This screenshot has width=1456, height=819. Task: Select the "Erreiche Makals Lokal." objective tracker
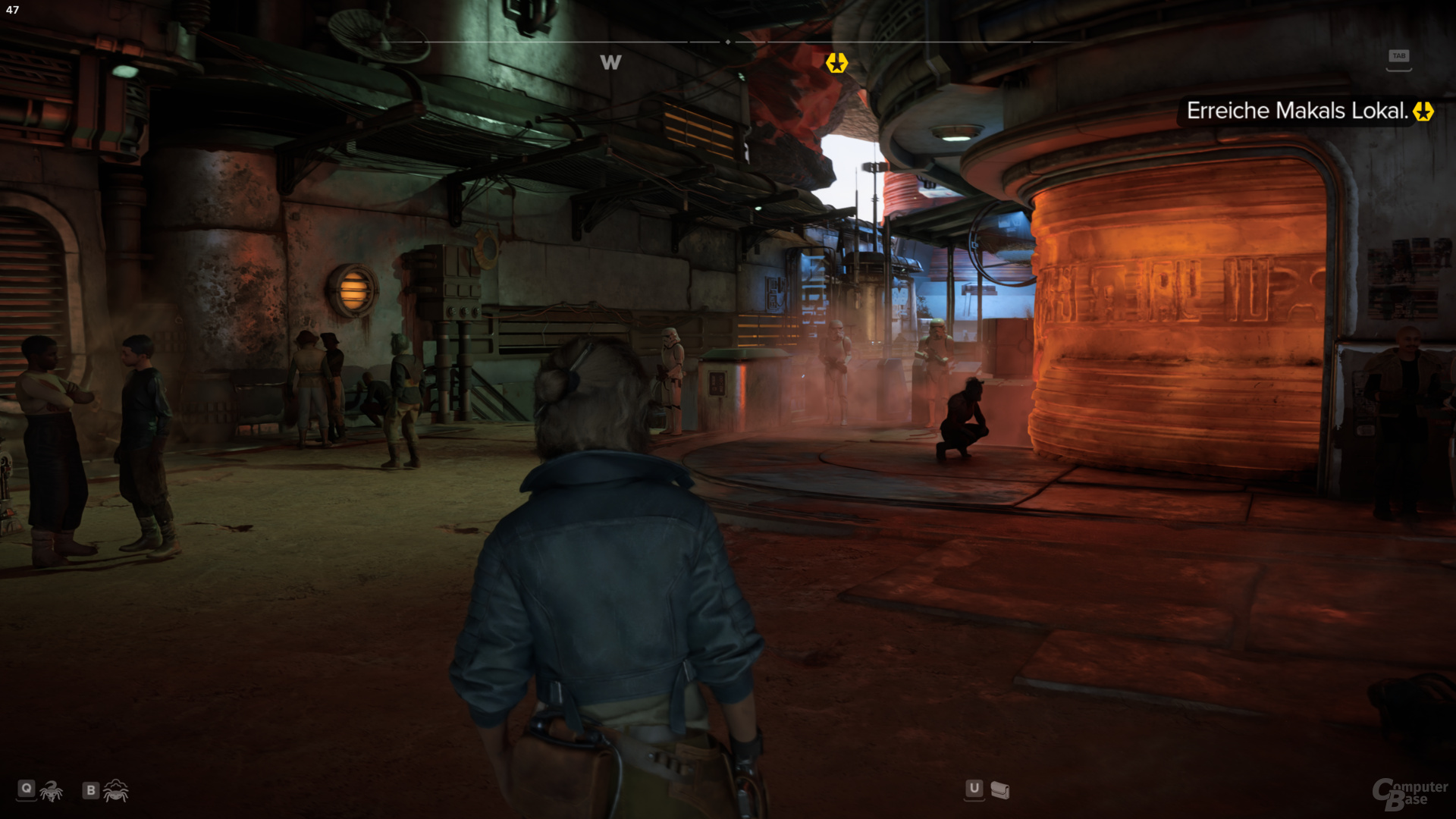1298,111
